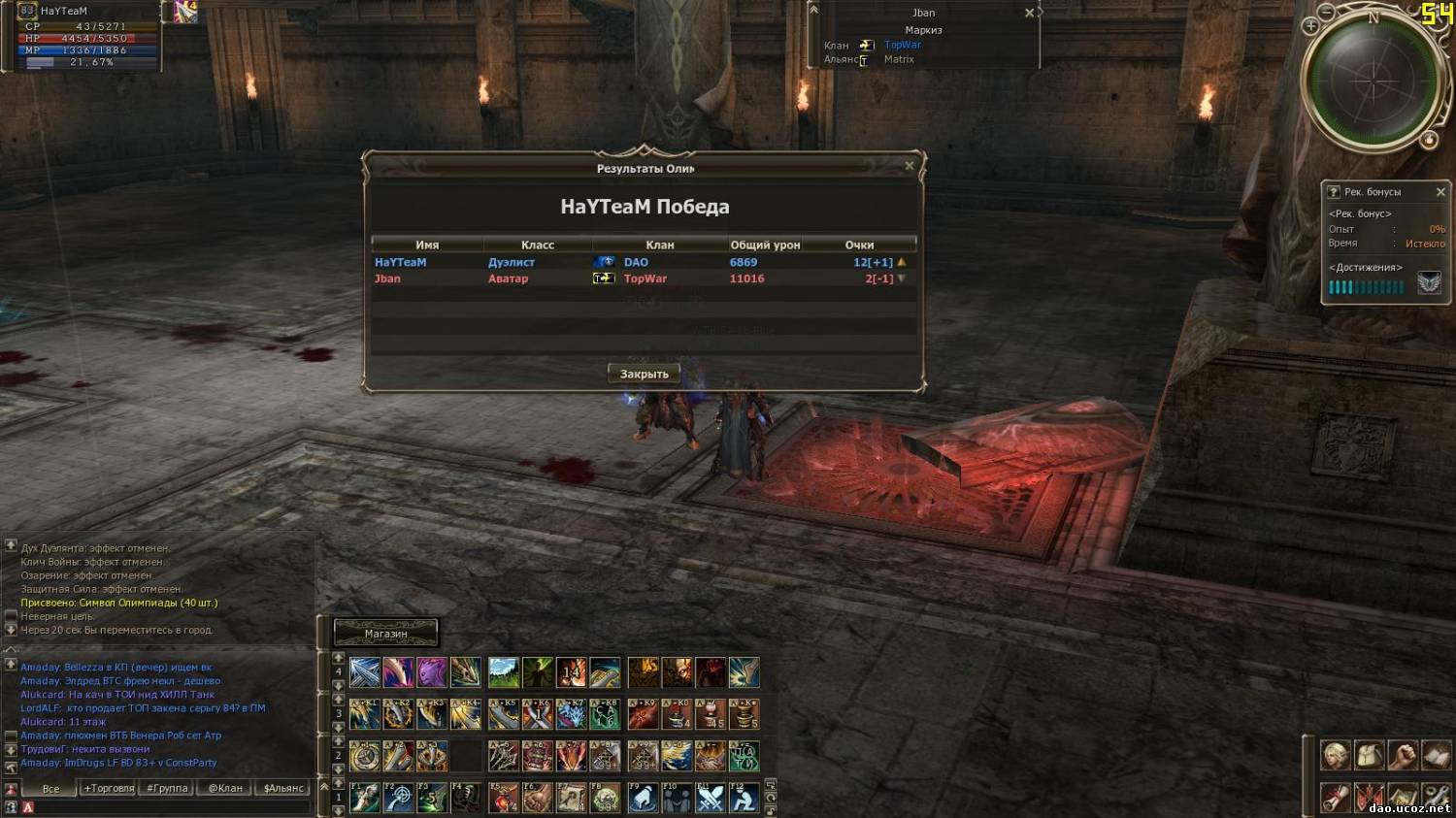The height and width of the screenshot is (818, 1456).
Task: Use the F9 pick-up hand action
Action: tap(643, 798)
